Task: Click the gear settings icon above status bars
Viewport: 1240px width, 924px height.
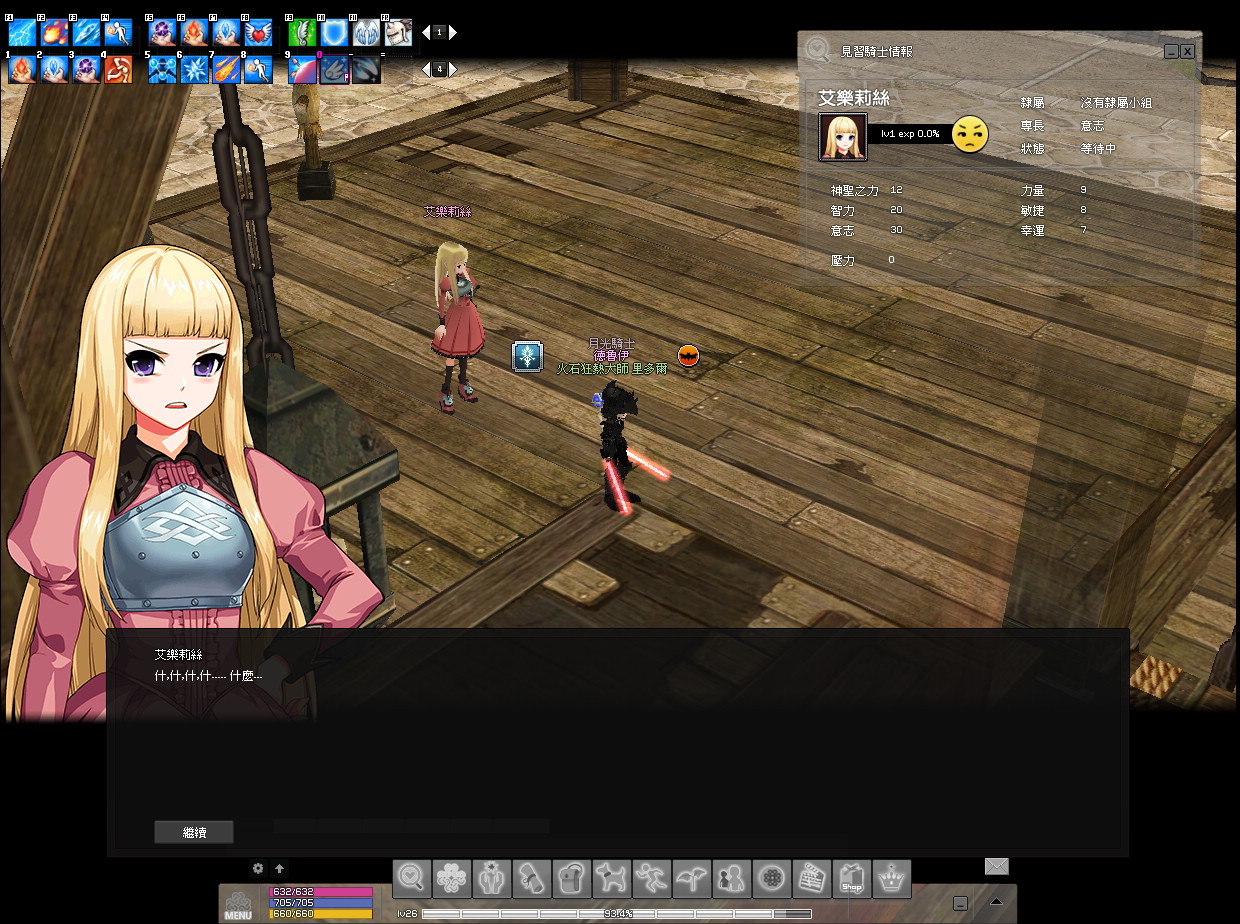Action: coord(258,869)
